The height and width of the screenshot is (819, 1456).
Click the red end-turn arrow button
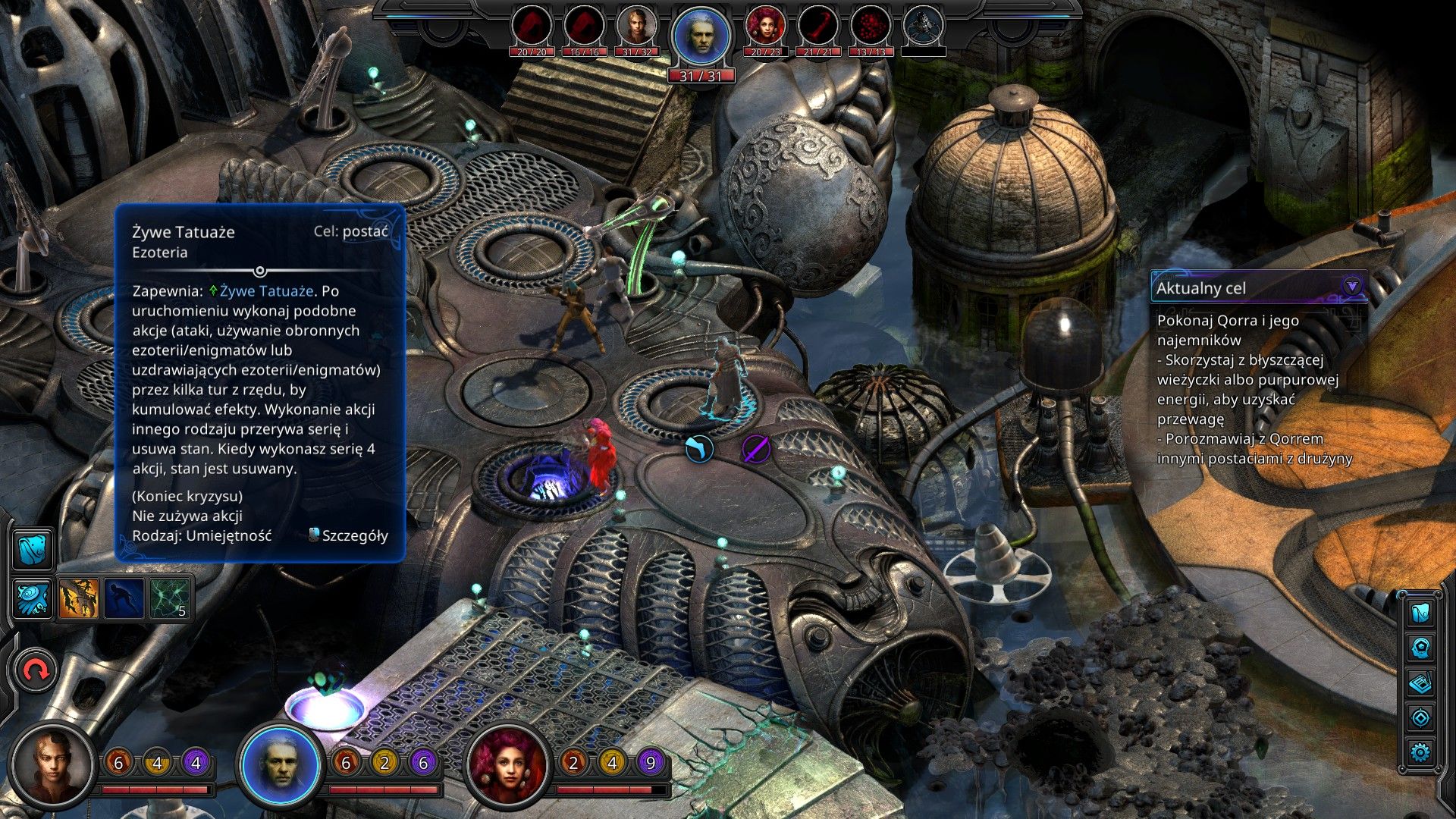coord(35,670)
